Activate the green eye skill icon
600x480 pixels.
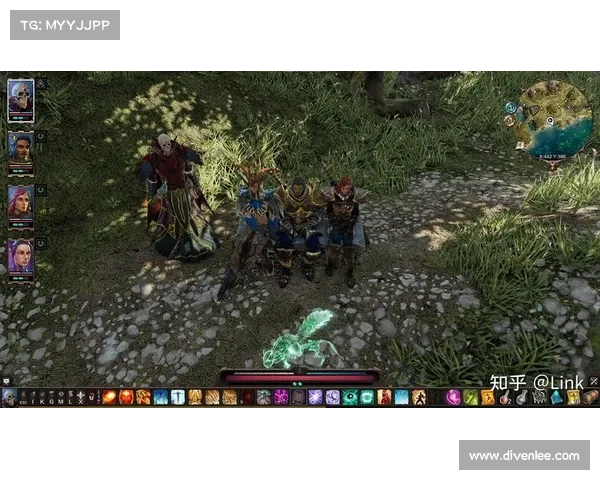pos(350,397)
